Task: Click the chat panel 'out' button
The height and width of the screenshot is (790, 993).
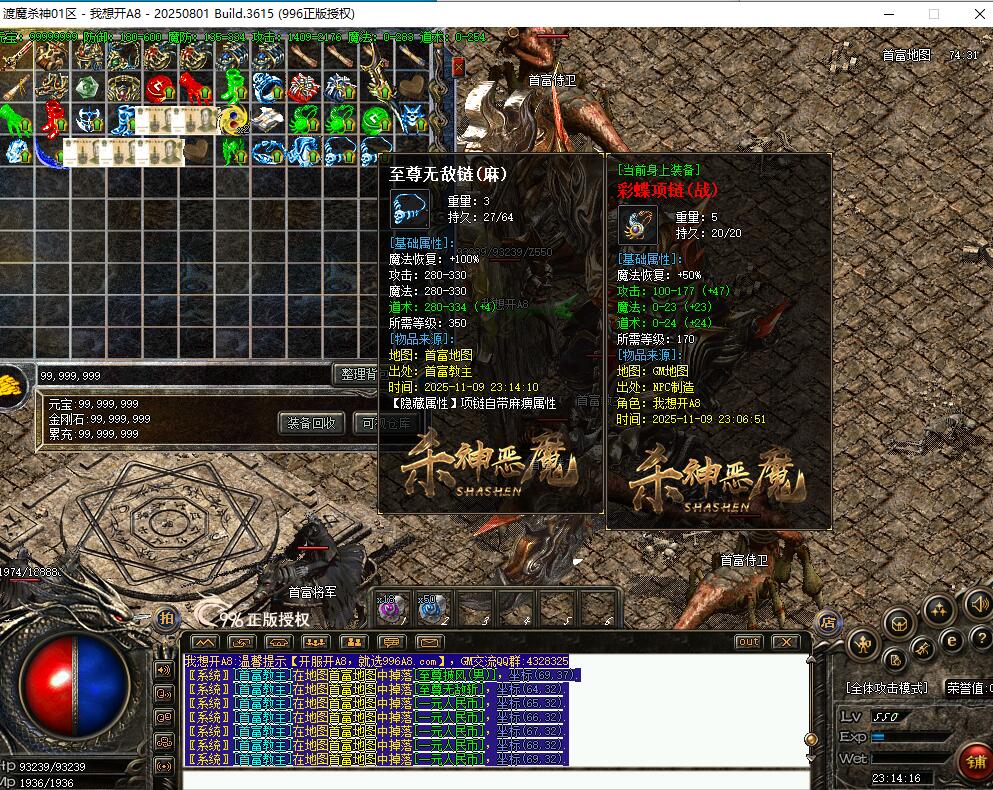Action: coord(747,642)
